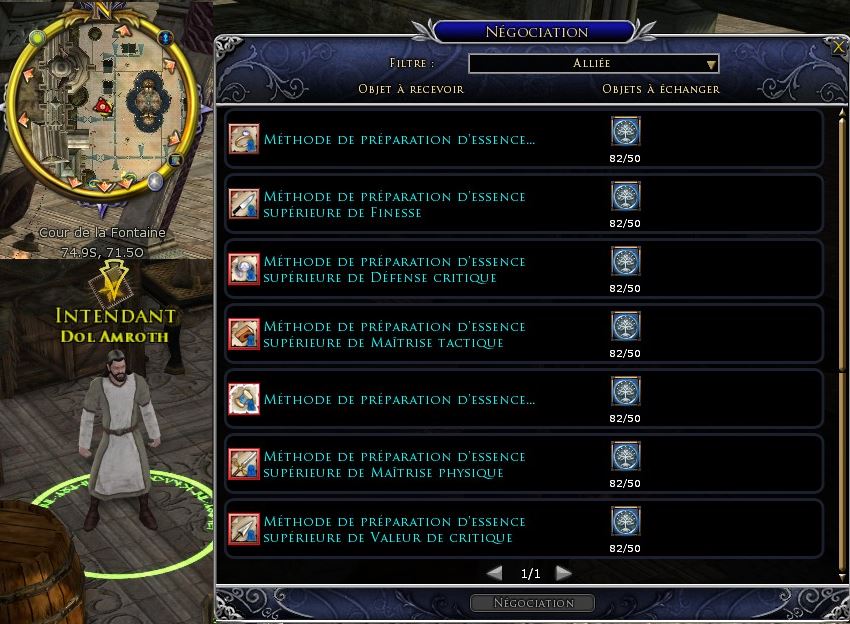Screen dimensions: 850x624
Task: Click the Négociation button at the bottom
Action: click(532, 603)
